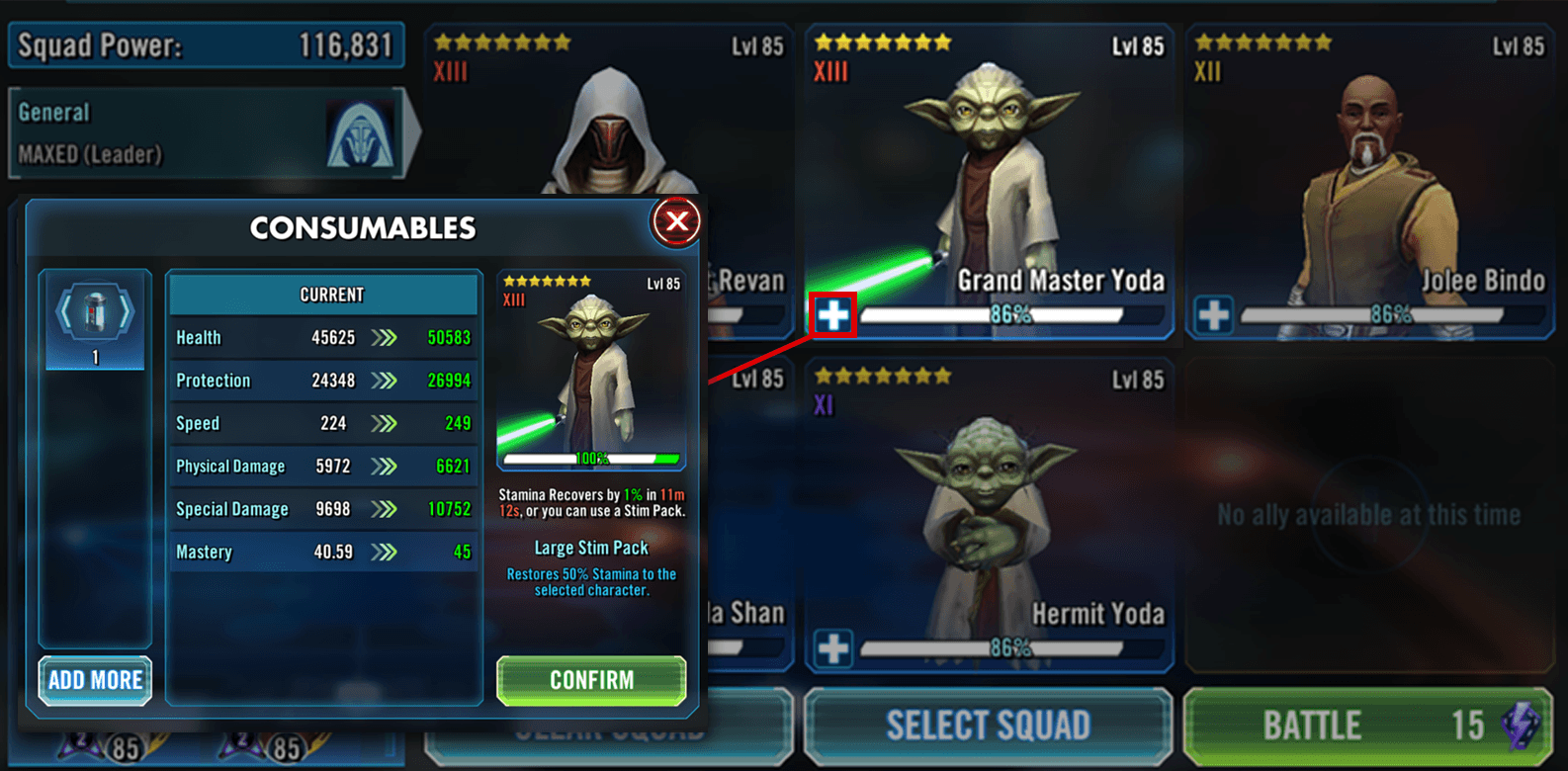This screenshot has height=771, width=1568.
Task: Click Hermit Yoda's plus stamina icon
Action: point(832,648)
